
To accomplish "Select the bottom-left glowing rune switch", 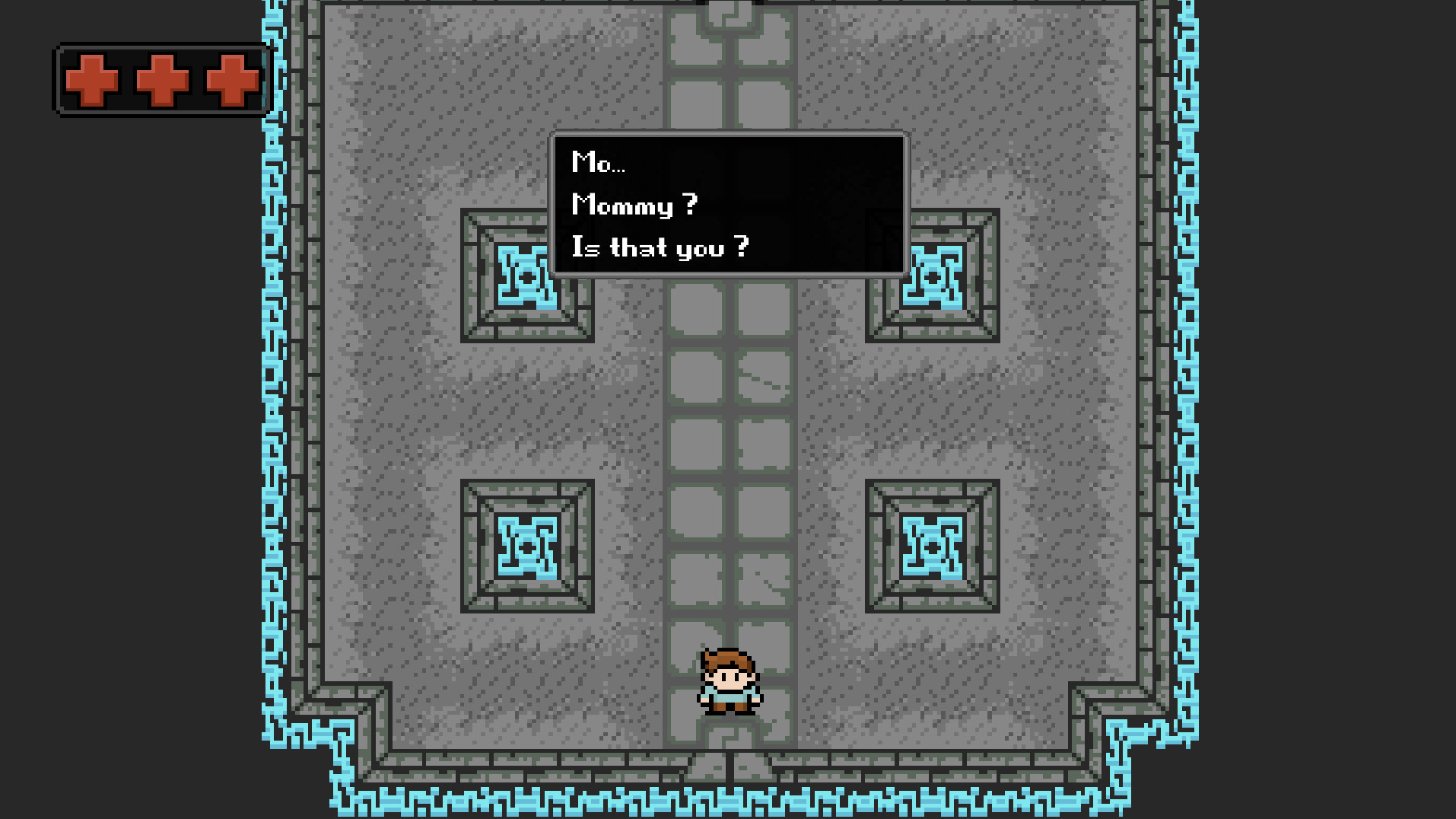I will pyautogui.click(x=526, y=547).
